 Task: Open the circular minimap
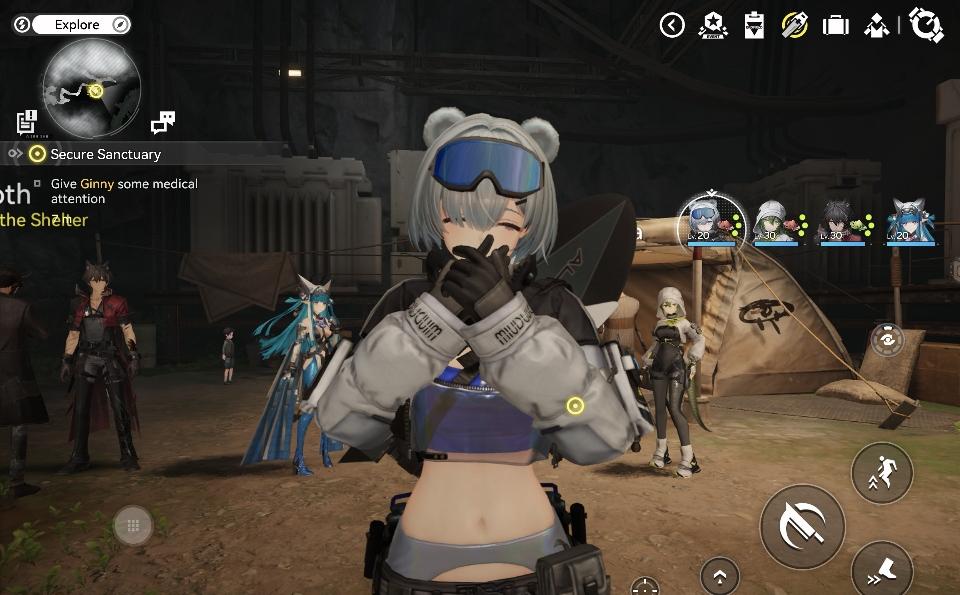click(90, 87)
